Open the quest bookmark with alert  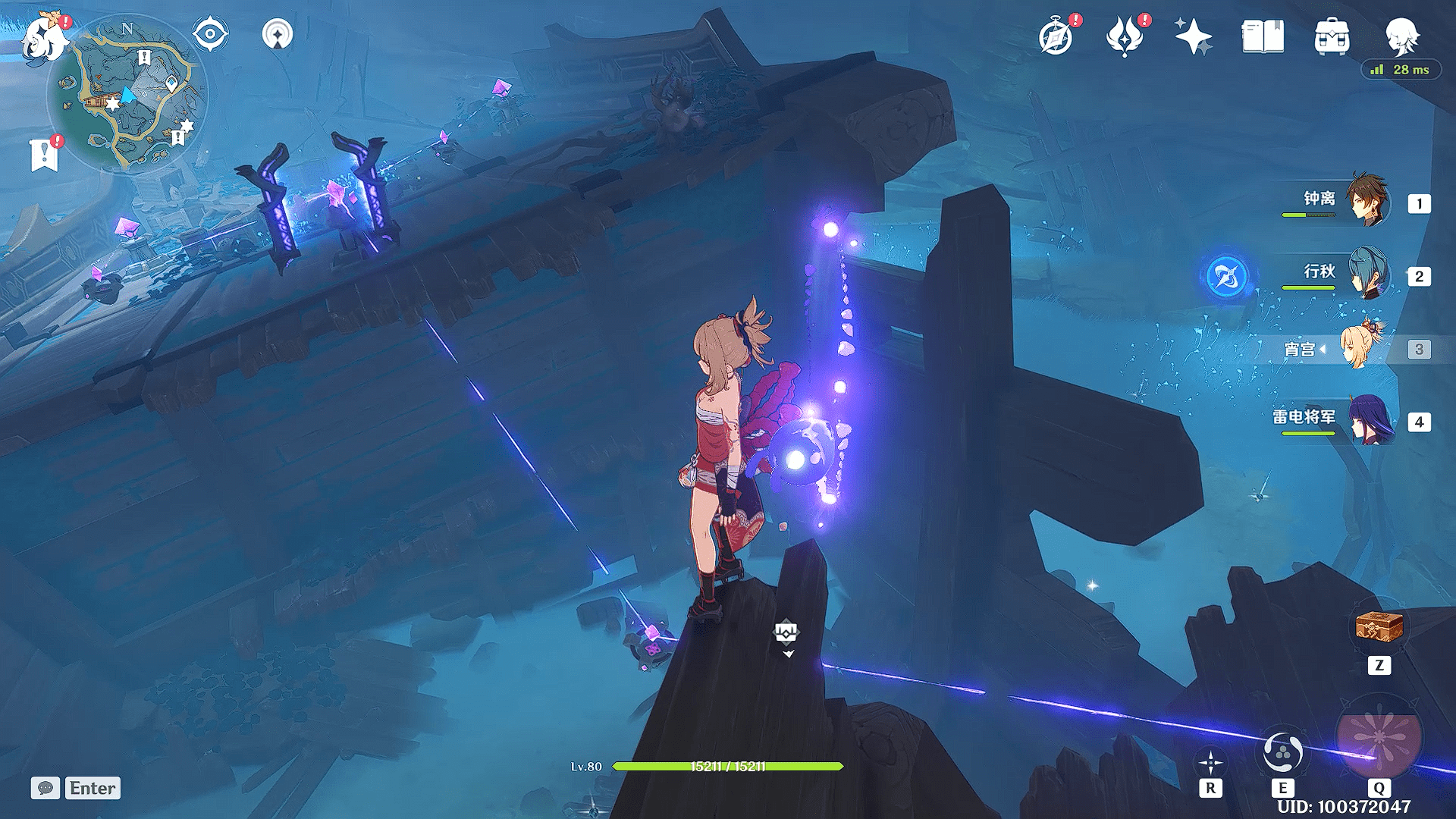coord(45,154)
